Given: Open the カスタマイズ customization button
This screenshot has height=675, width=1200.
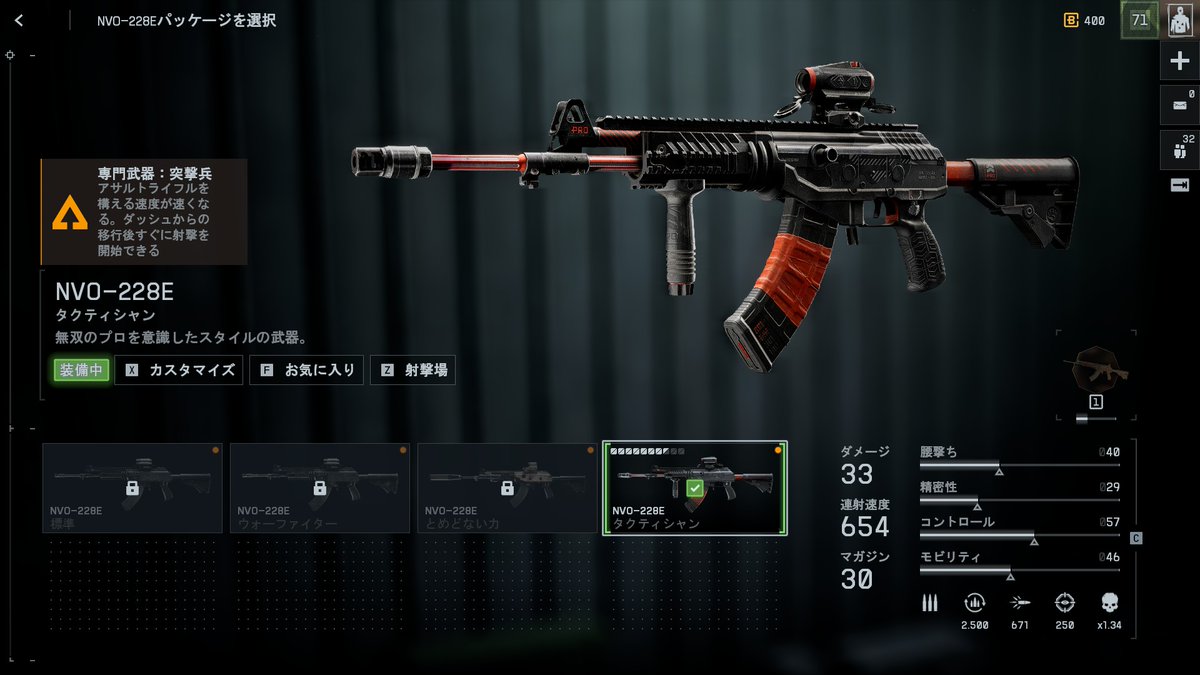Looking at the screenshot, I should pos(179,370).
